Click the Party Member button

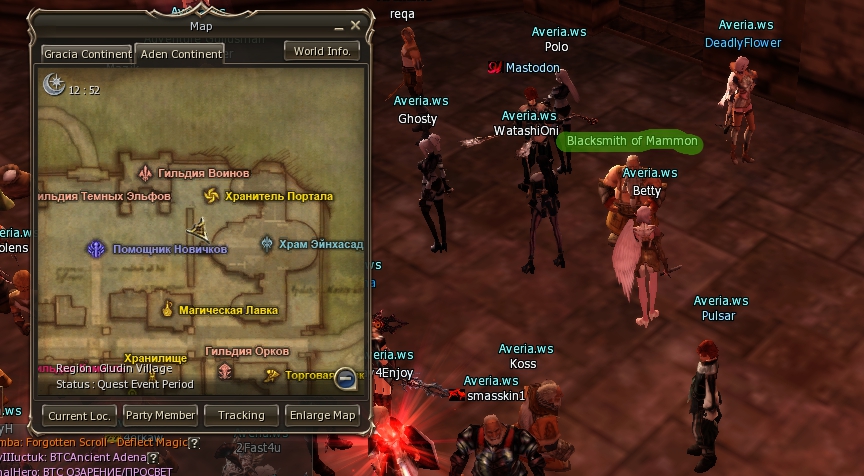coord(160,415)
